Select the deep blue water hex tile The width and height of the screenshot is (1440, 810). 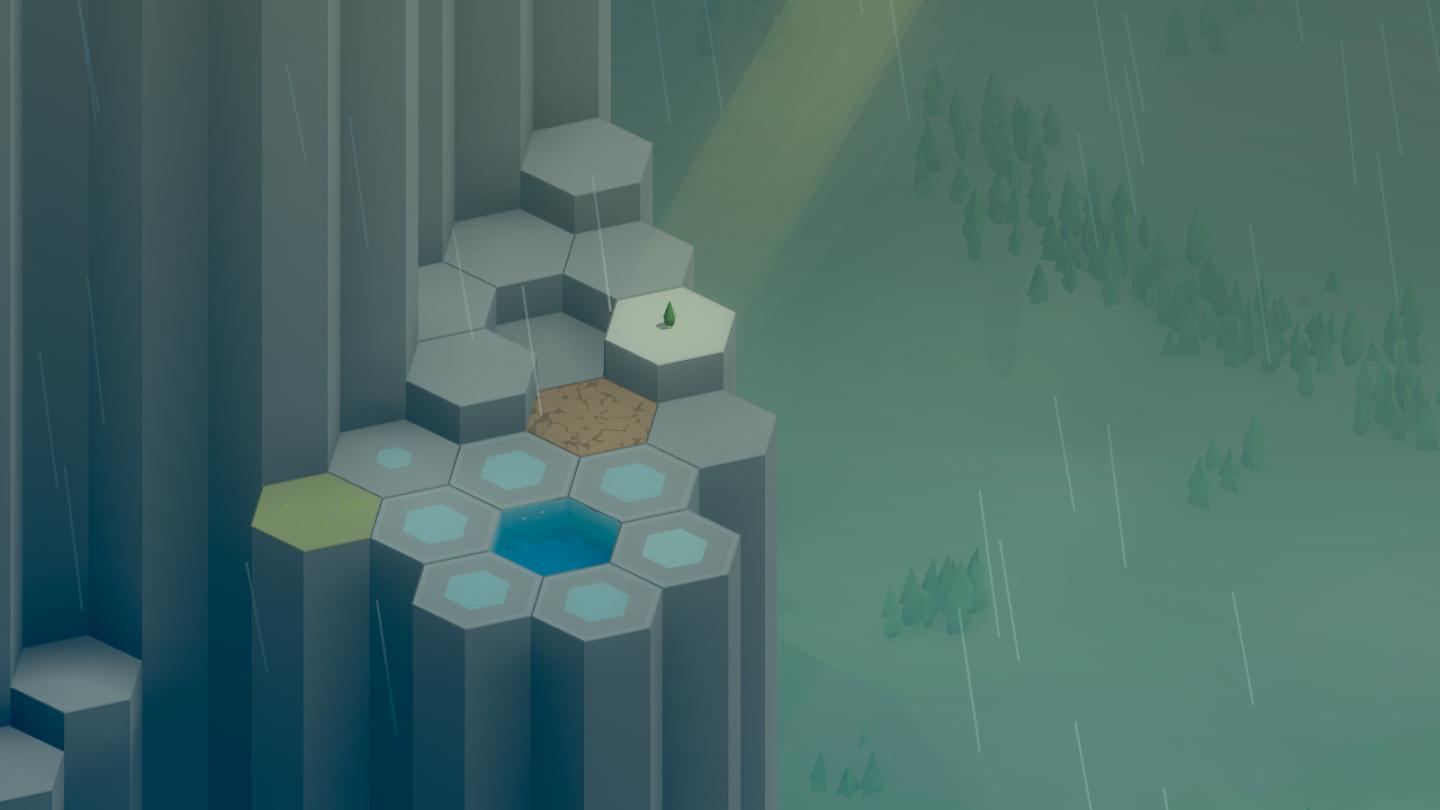click(556, 537)
